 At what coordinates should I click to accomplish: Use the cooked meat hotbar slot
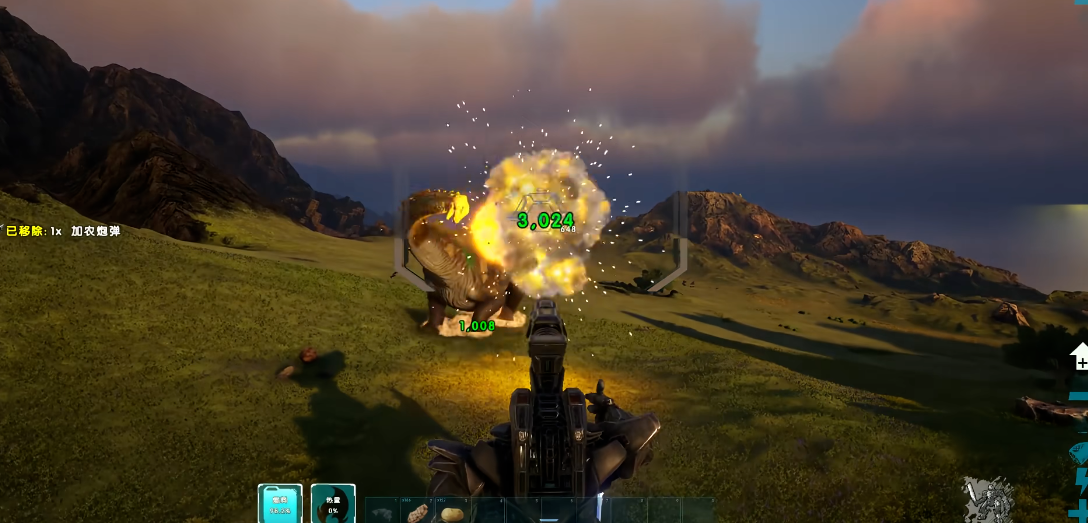click(417, 512)
